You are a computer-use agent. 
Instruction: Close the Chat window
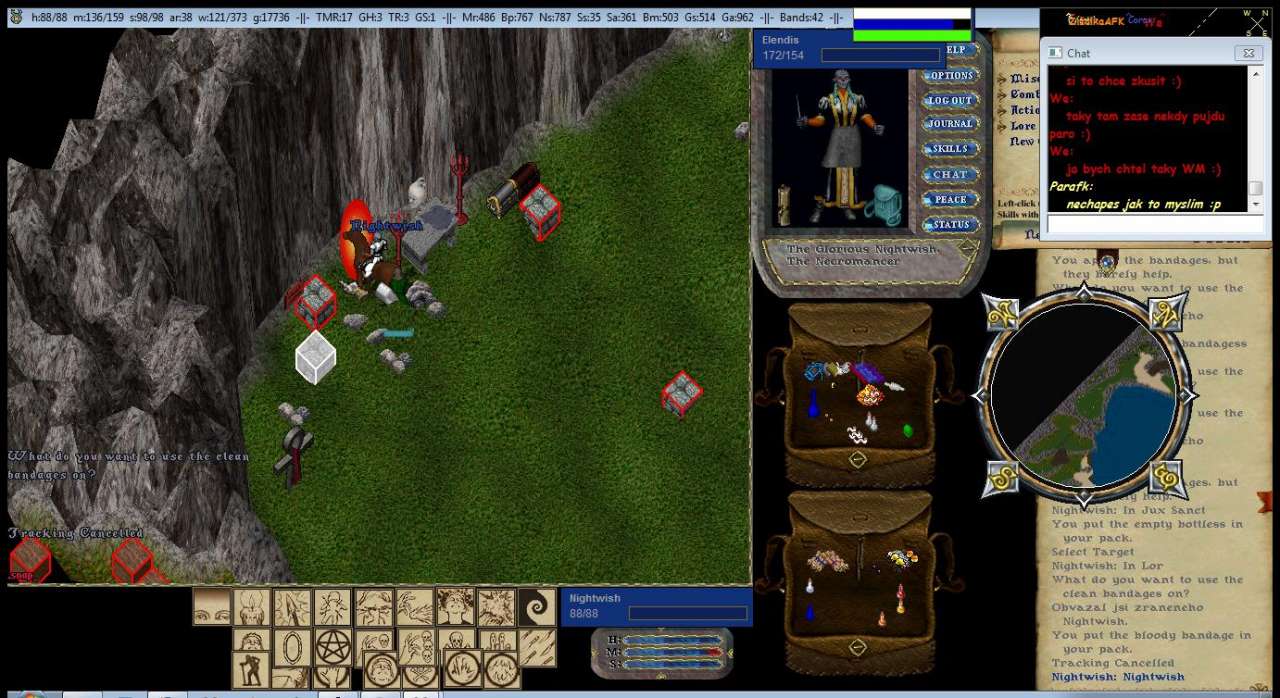coord(1247,53)
